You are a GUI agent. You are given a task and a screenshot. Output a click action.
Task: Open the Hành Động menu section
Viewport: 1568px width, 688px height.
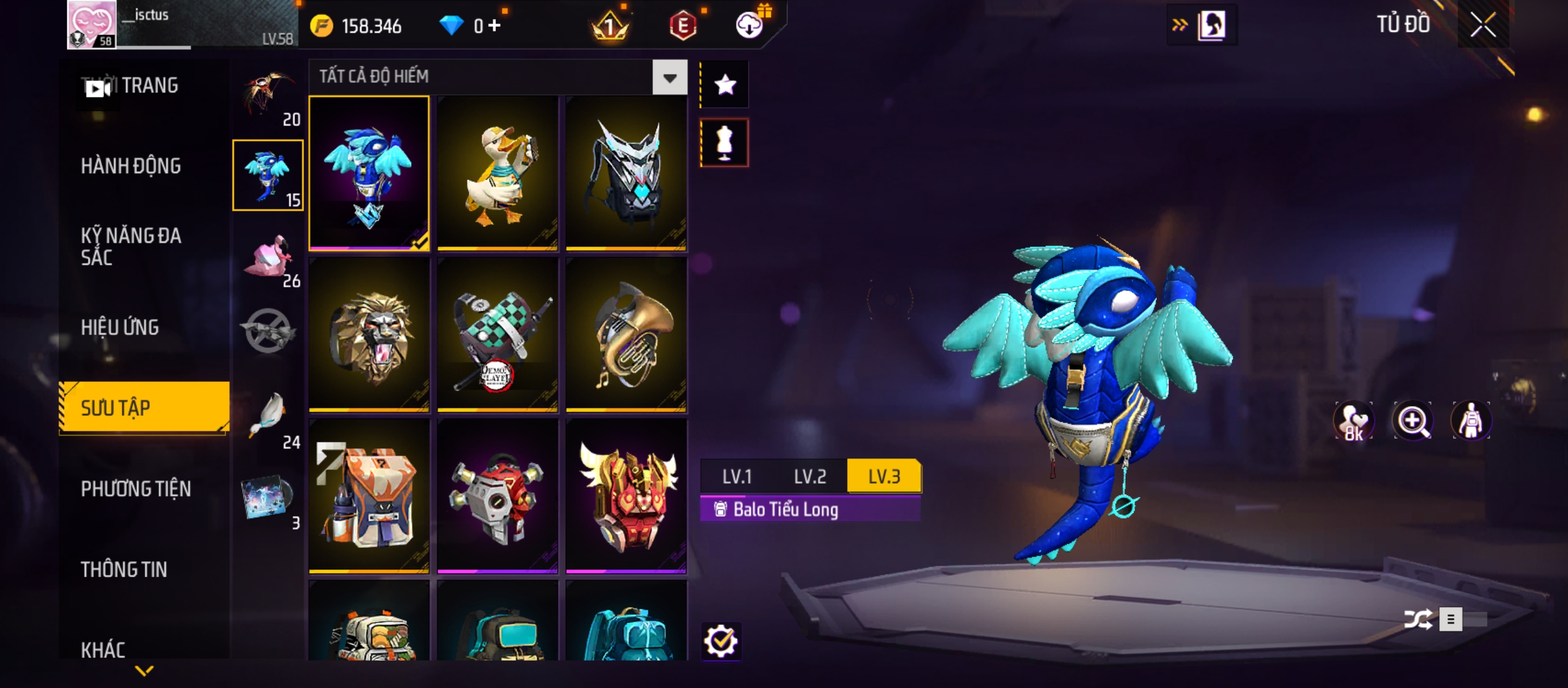(131, 166)
